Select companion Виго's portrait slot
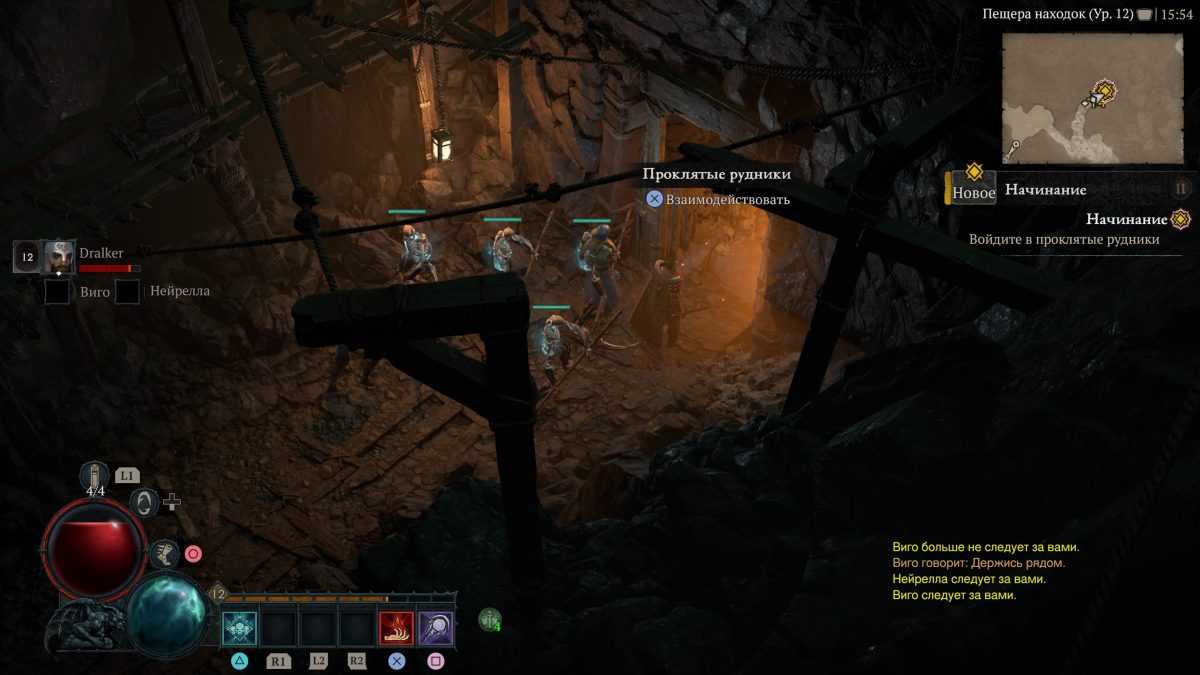Image resolution: width=1200 pixels, height=675 pixels. (x=57, y=292)
